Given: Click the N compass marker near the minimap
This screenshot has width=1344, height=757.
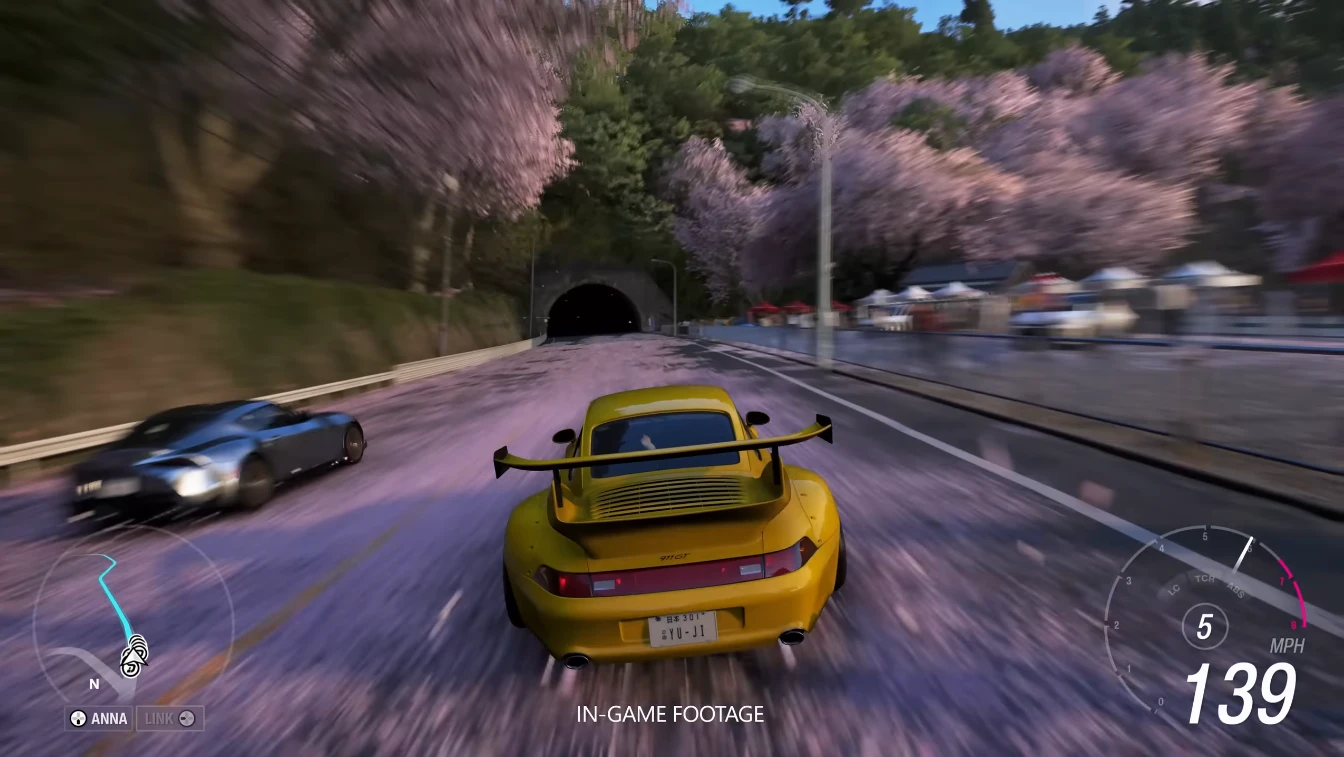Looking at the screenshot, I should [x=93, y=684].
